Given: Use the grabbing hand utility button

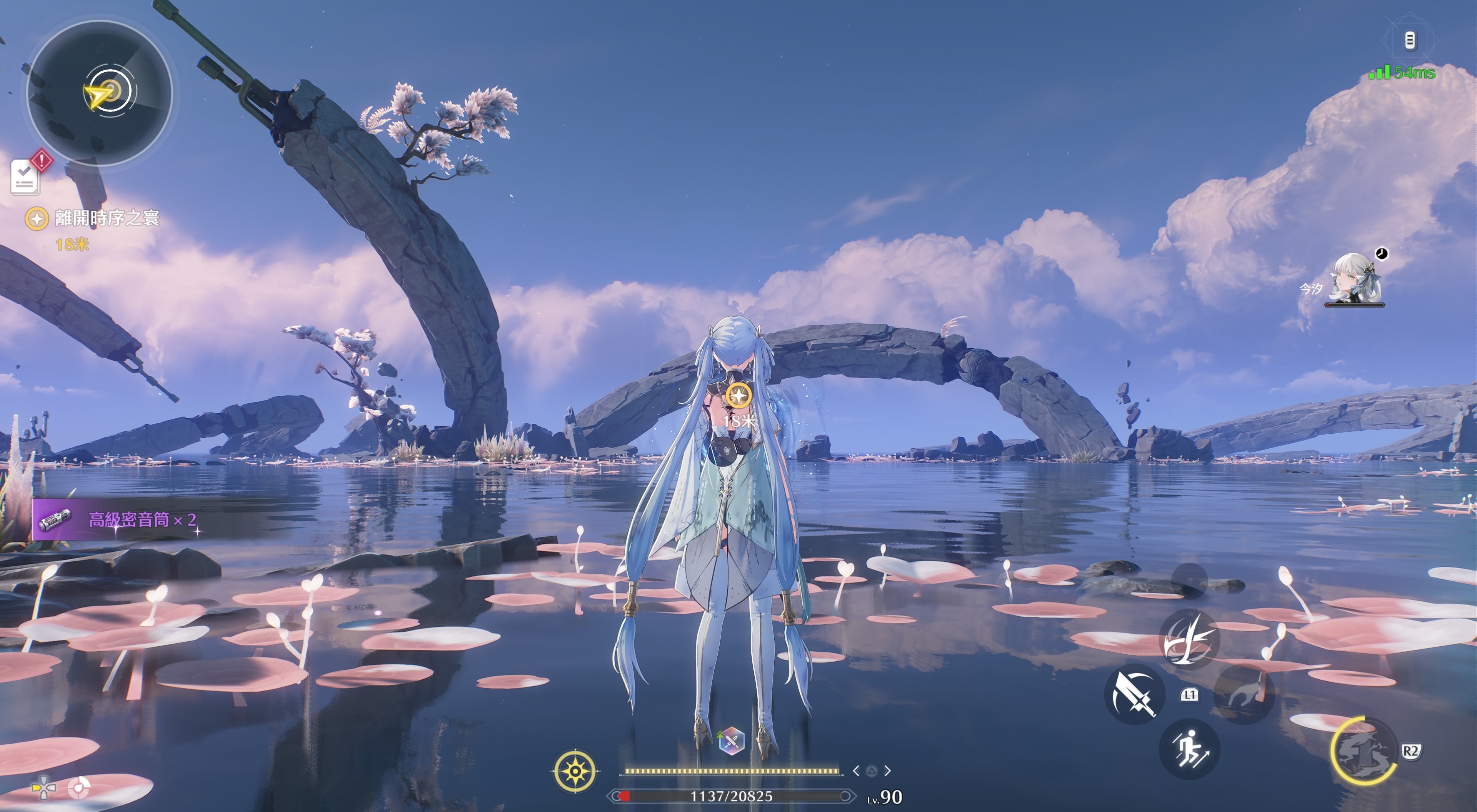Looking at the screenshot, I should 1243,694.
